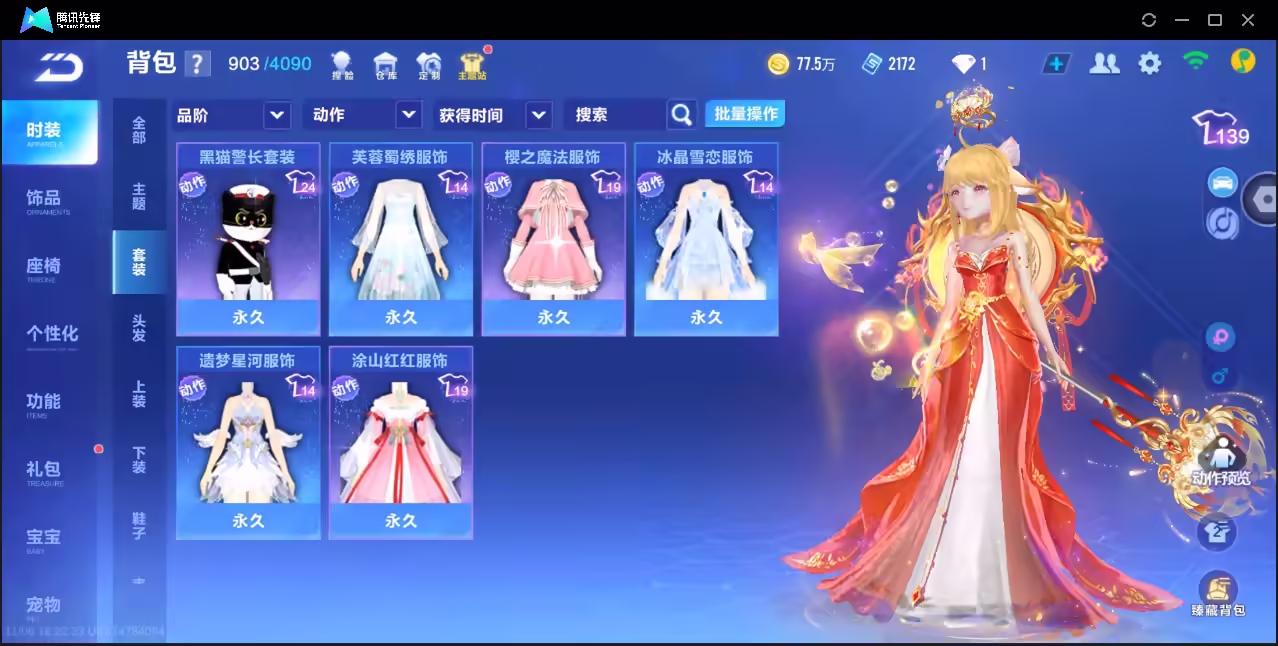The height and width of the screenshot is (646, 1278).
Task: Open the 动作预览 action preview
Action: (1219, 462)
